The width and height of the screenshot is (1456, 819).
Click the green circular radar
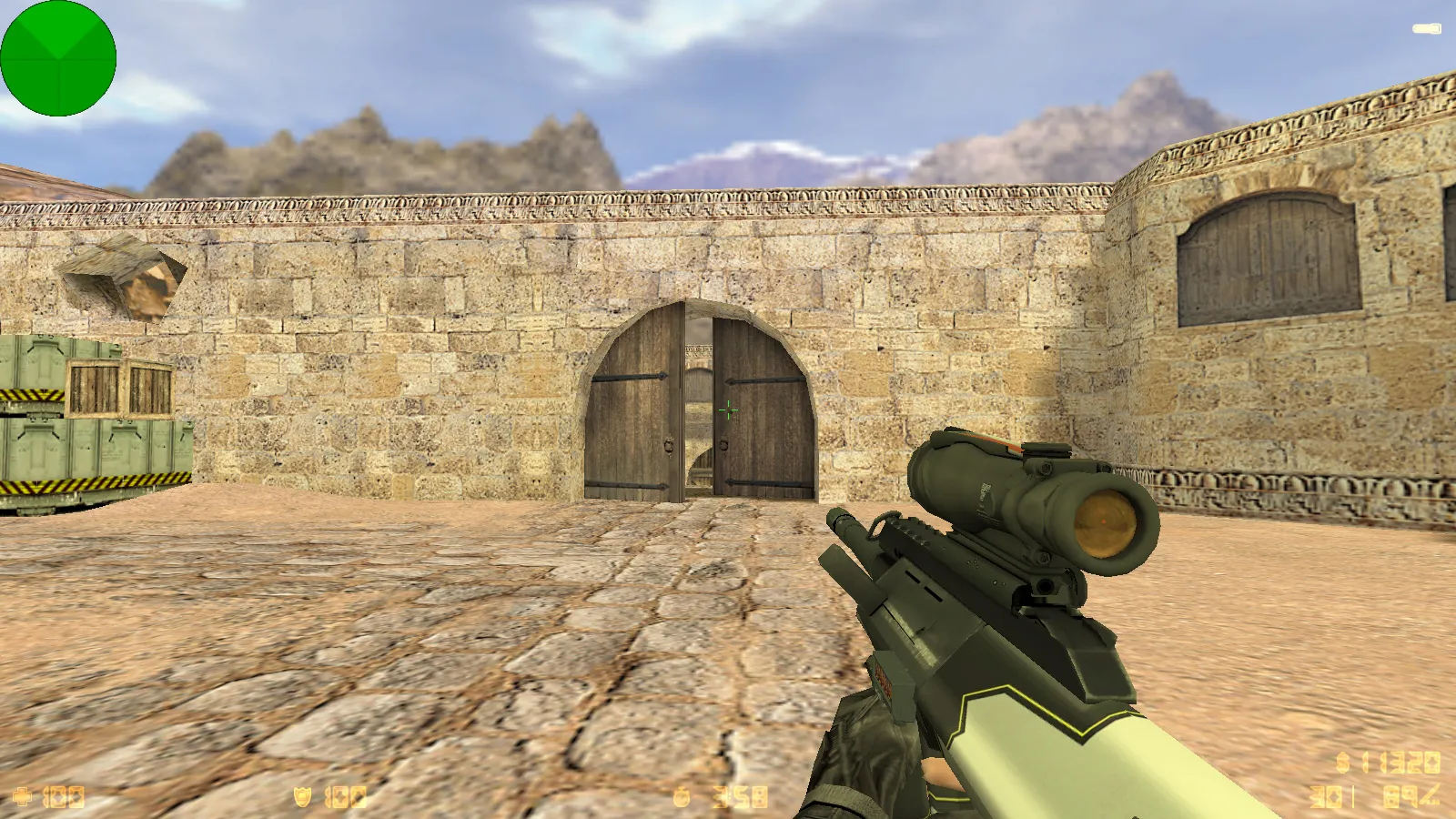coord(58,58)
